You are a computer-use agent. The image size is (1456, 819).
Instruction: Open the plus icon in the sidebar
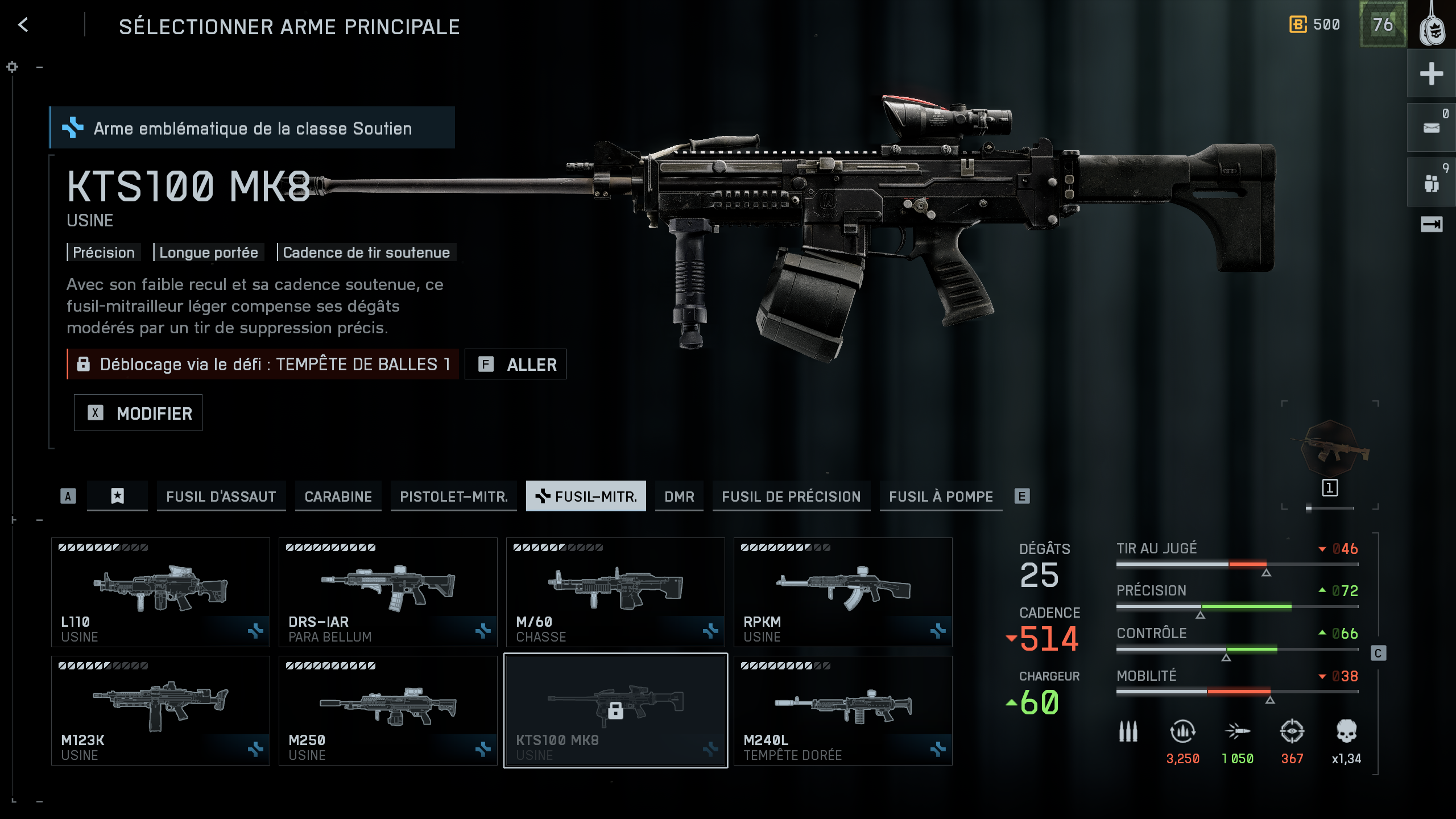(1431, 74)
